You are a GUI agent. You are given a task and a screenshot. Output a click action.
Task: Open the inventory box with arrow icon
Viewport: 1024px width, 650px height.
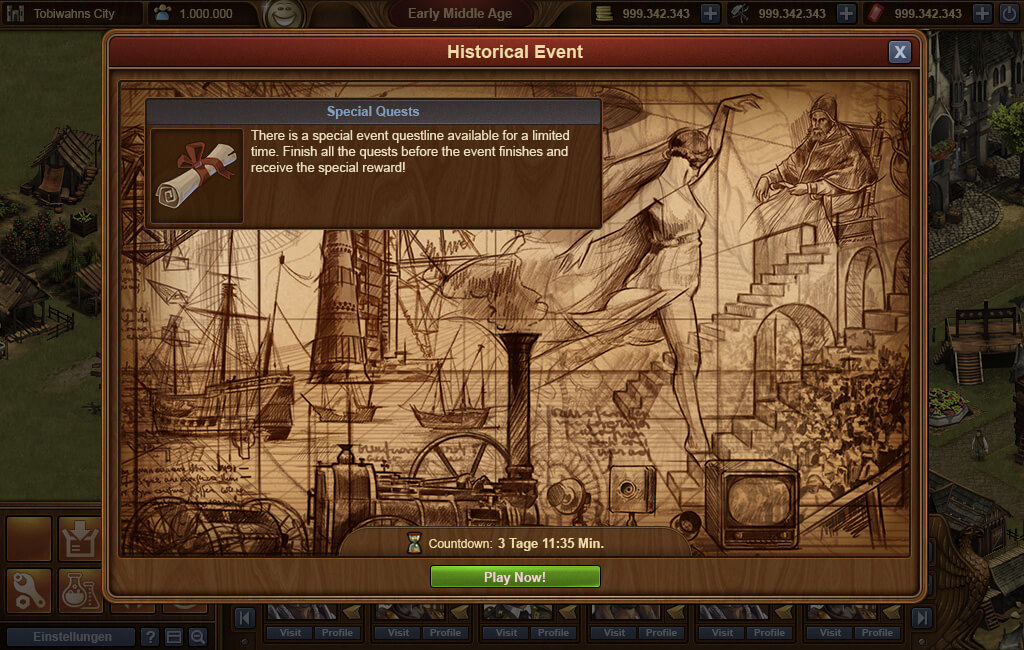pos(80,540)
